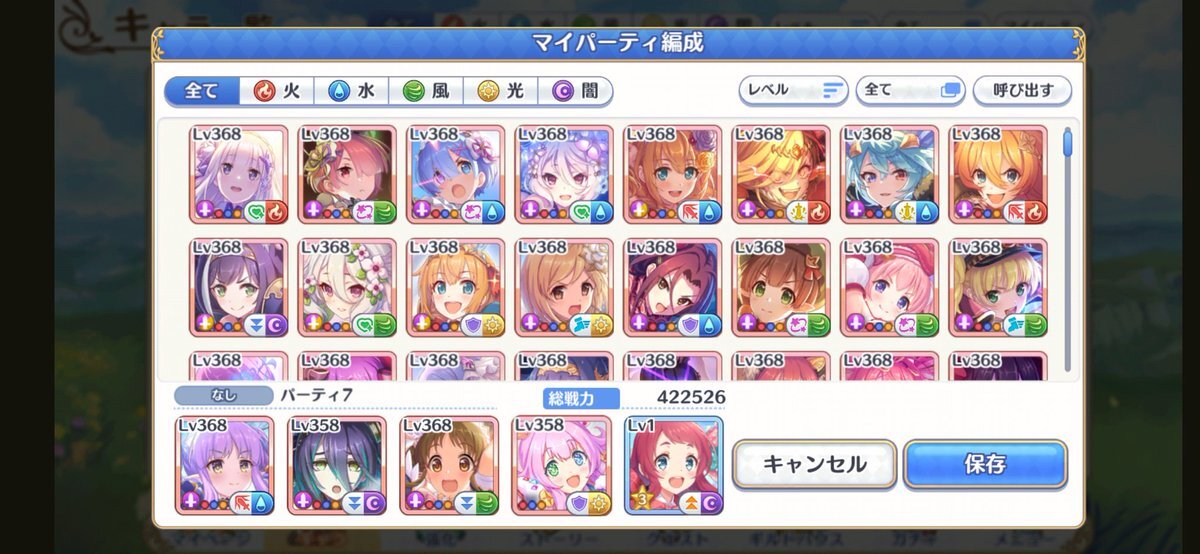Switch to the 風 wind element tab
The image size is (1200, 554).
(426, 91)
